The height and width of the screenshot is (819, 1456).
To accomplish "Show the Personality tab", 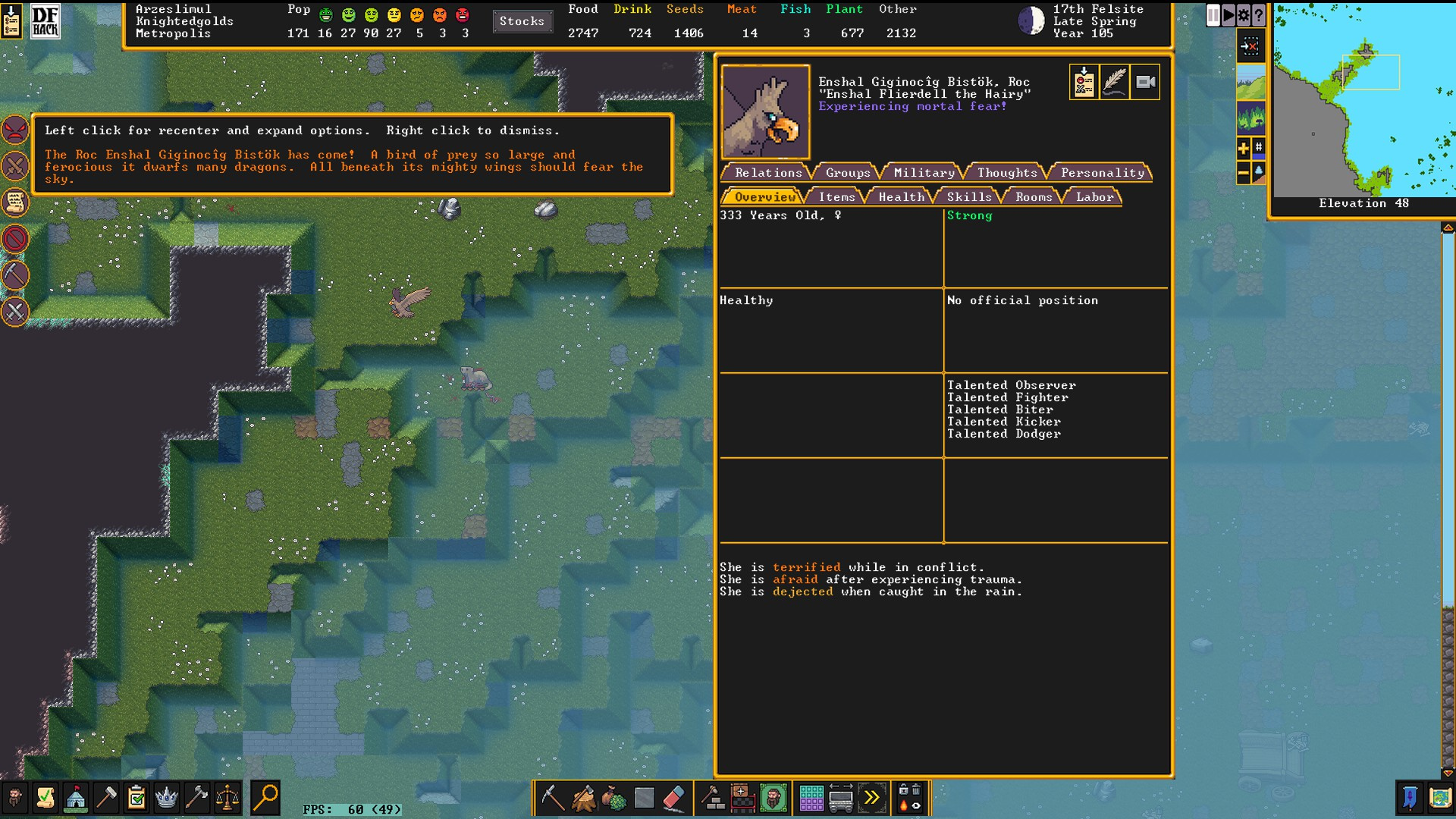I will point(1102,173).
